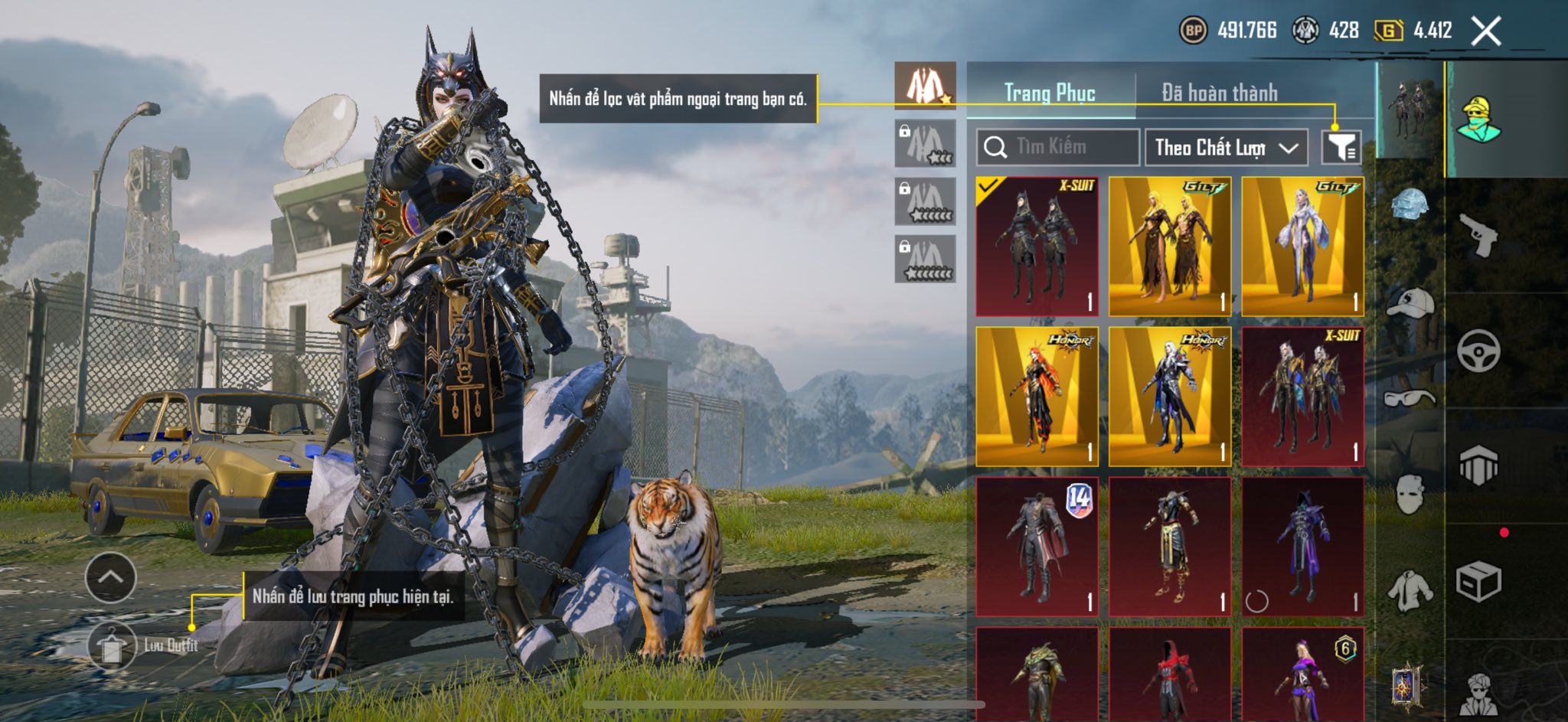This screenshot has height=722, width=1568.
Task: Open the Đã hoàn thành tab
Action: 1219,93
